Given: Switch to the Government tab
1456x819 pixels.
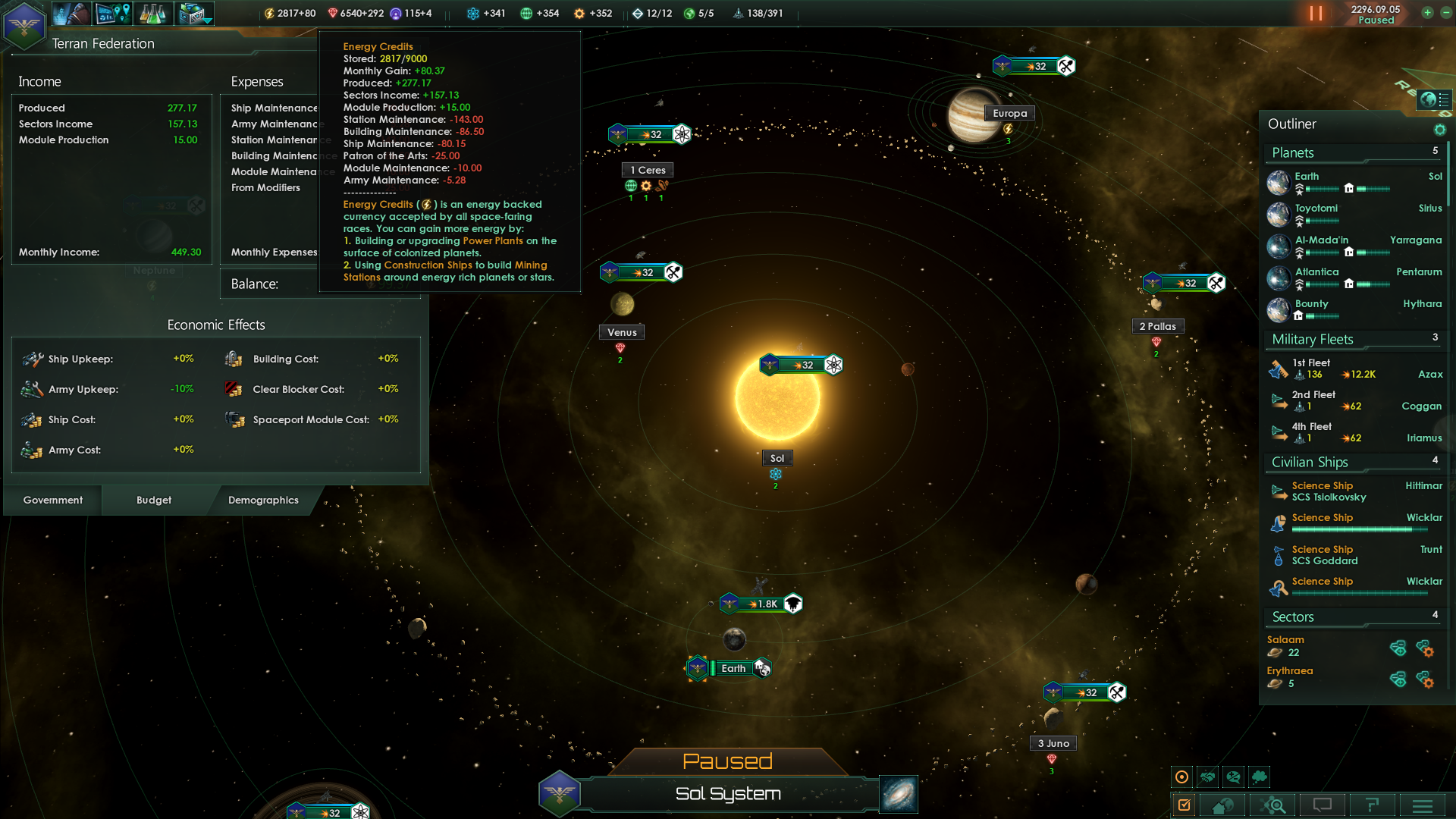Looking at the screenshot, I should [x=53, y=500].
